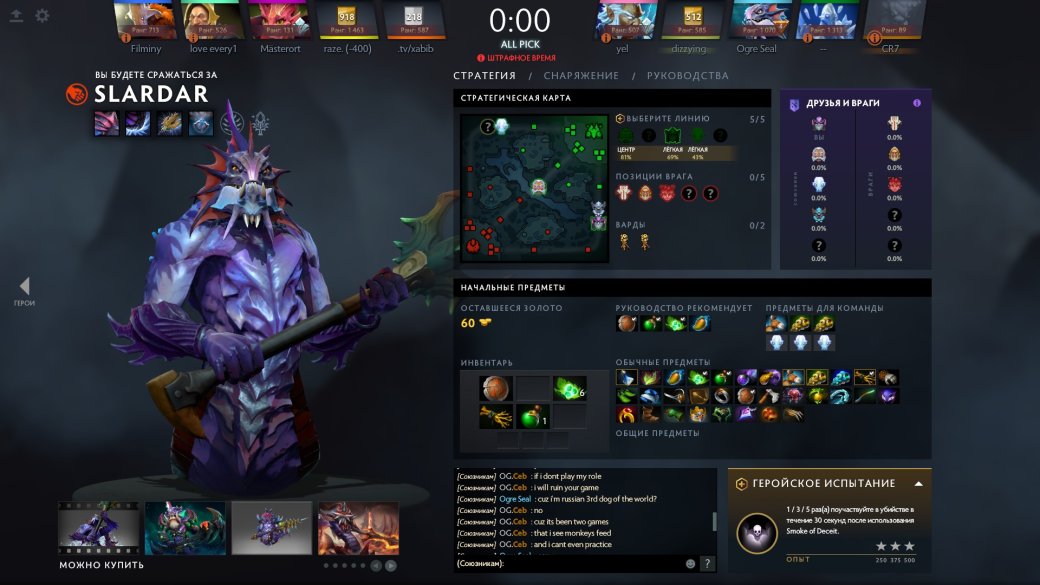The width and height of the screenshot is (1040, 585).
Task: Switch to the Снаряжение tab
Action: [x=581, y=76]
